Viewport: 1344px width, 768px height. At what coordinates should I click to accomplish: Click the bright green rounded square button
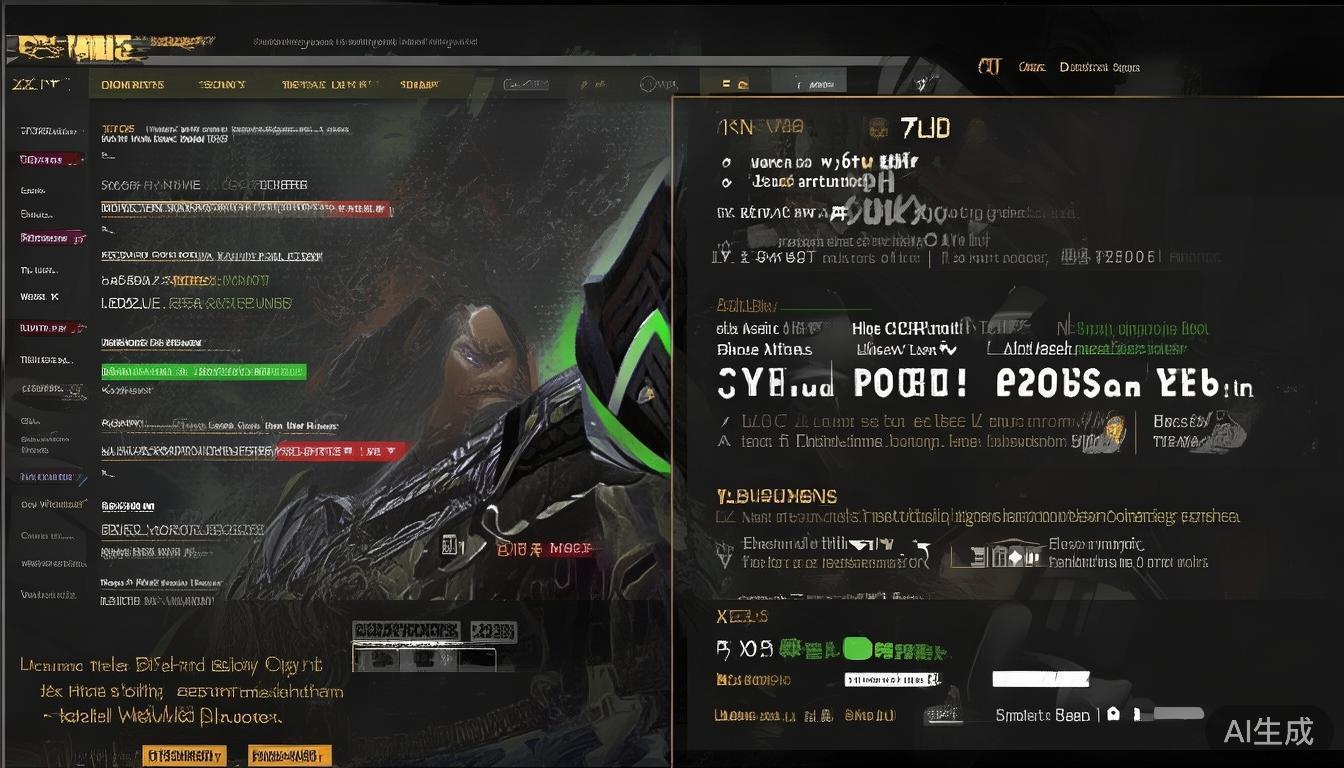click(x=858, y=650)
